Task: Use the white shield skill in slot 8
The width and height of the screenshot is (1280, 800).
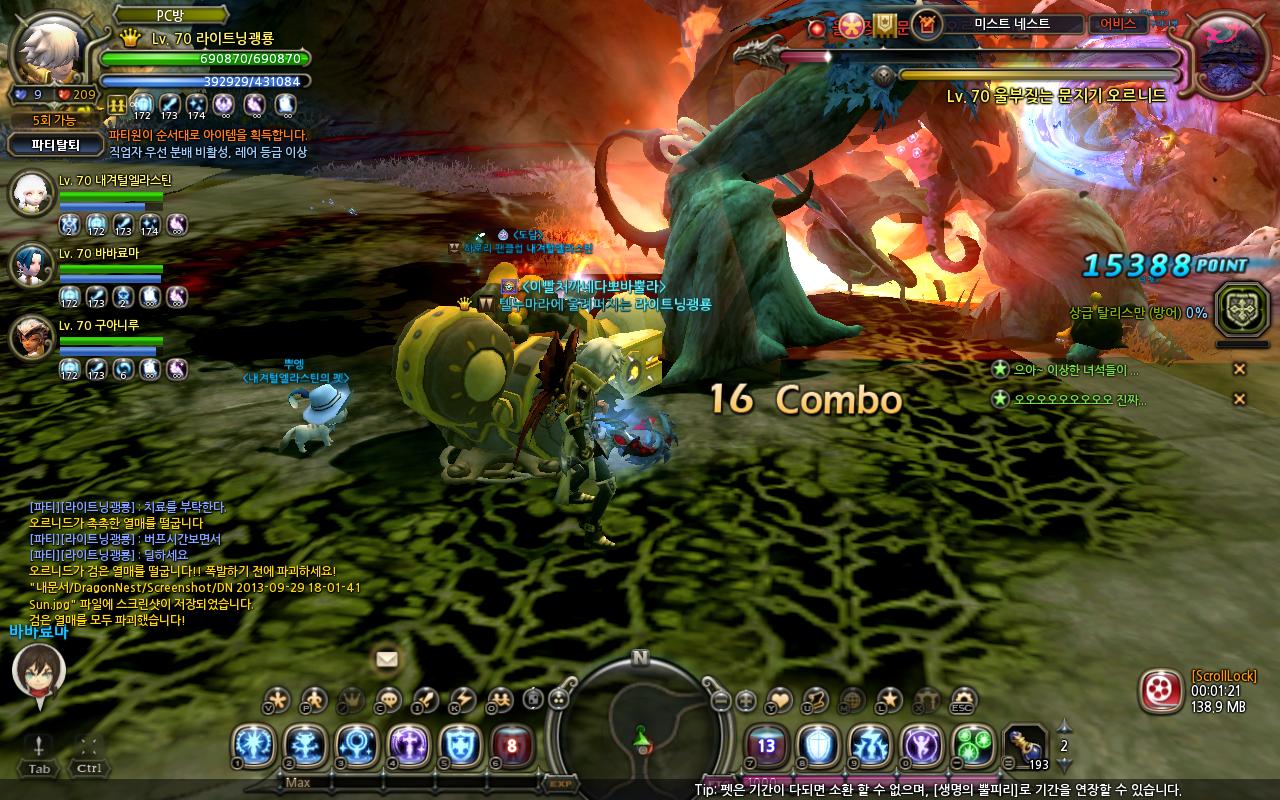Action: point(817,746)
